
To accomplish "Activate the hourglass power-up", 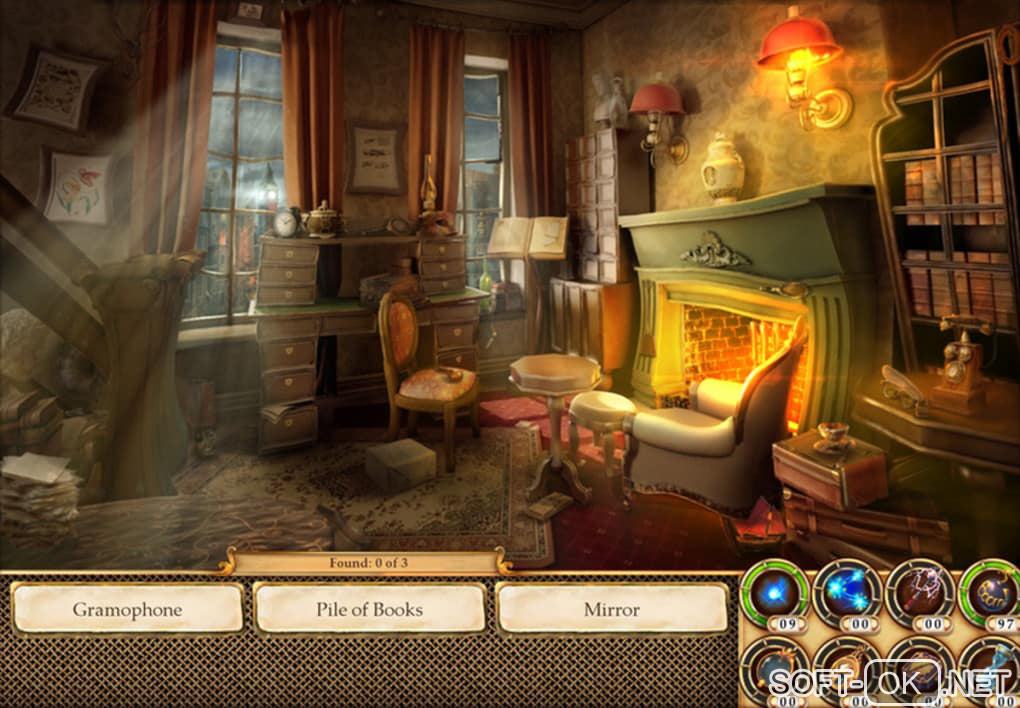I will (990, 667).
